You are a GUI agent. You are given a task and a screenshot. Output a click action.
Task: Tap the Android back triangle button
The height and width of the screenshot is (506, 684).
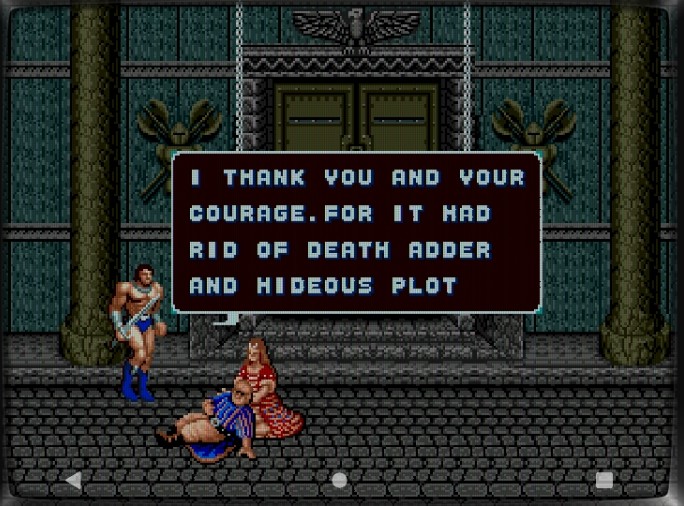[73, 480]
